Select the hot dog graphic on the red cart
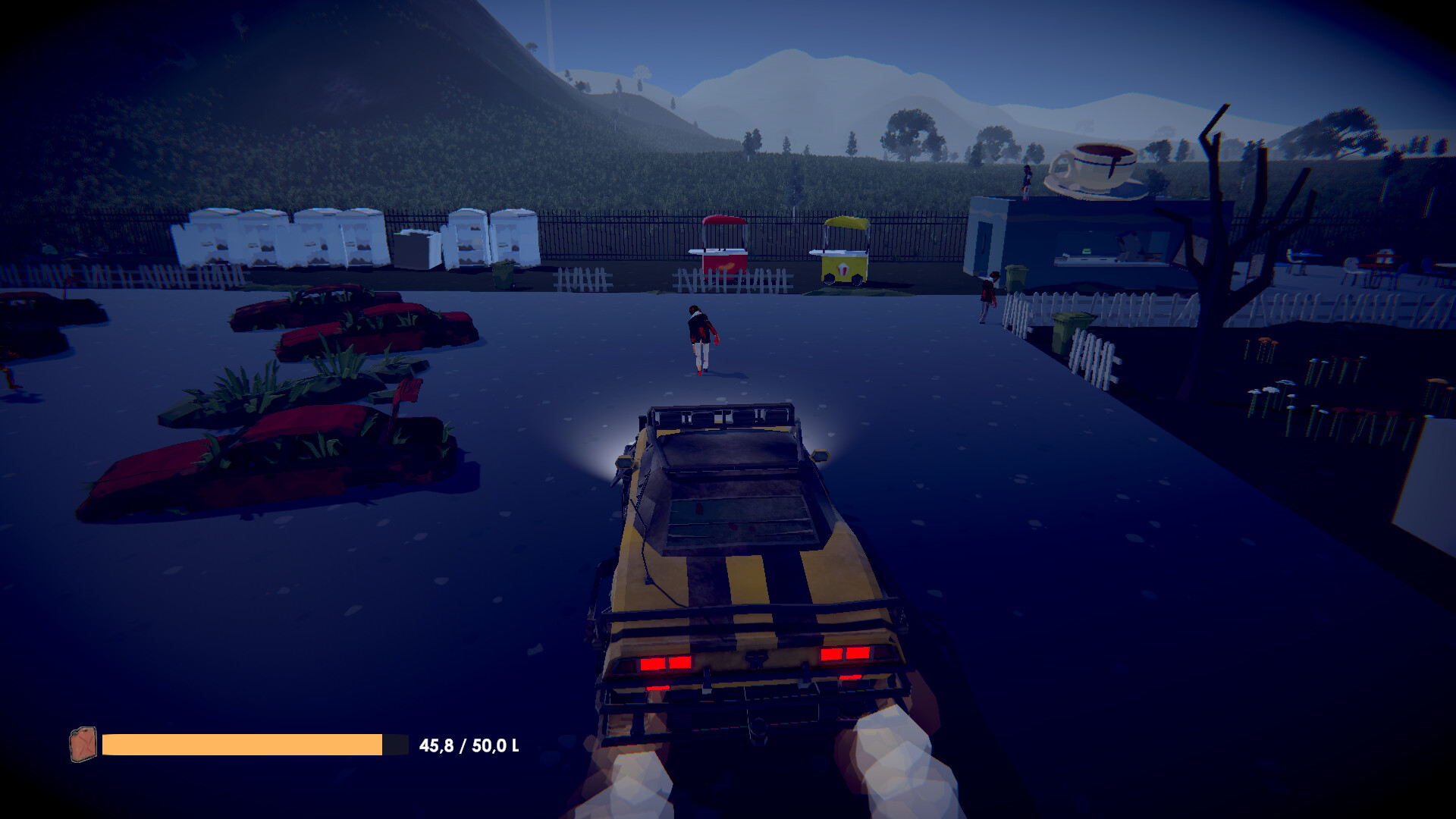 (726, 267)
